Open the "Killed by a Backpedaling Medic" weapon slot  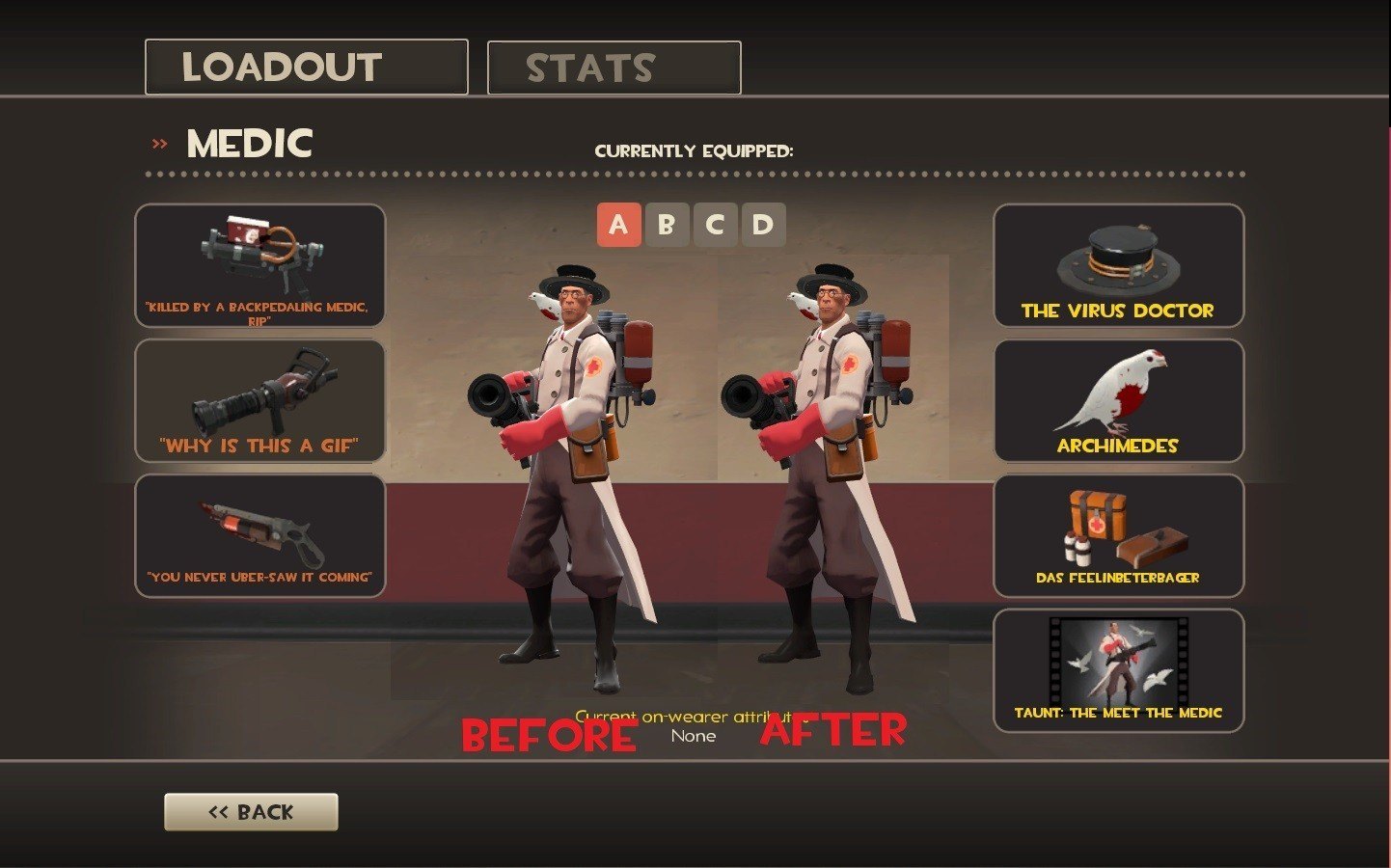(259, 266)
